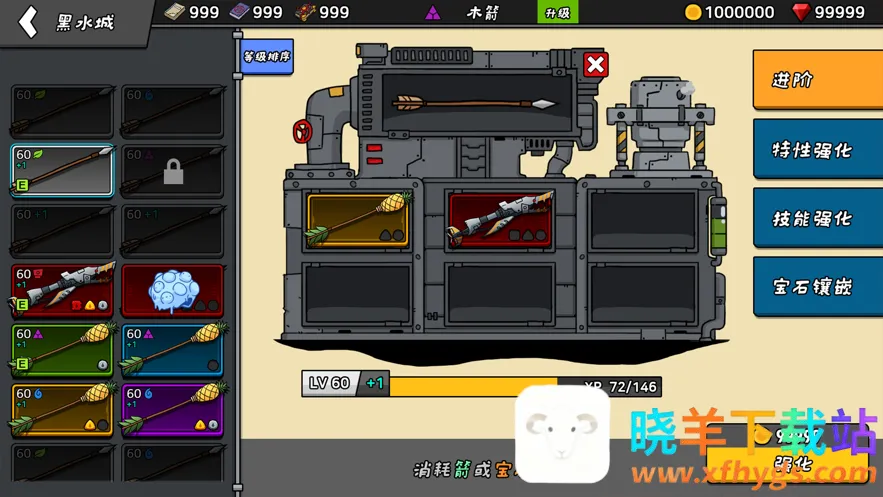Select the red rocket launcher inventory slot
This screenshot has width=883, height=497.
(x=62, y=290)
